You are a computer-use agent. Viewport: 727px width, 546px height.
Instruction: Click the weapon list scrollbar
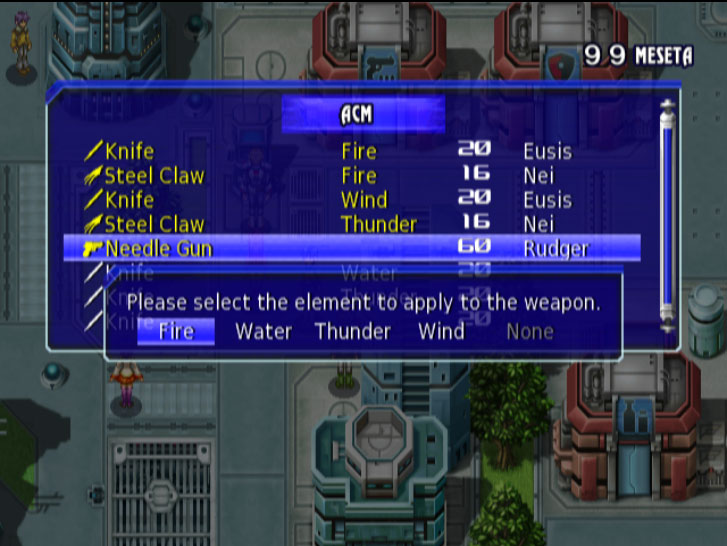667,215
